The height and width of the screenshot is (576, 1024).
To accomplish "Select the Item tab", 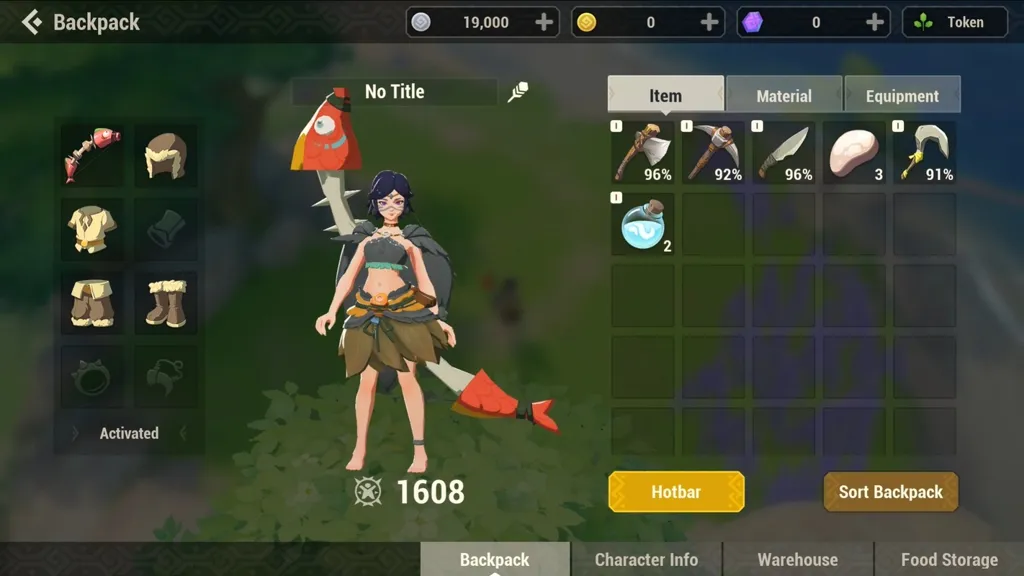I will point(665,95).
